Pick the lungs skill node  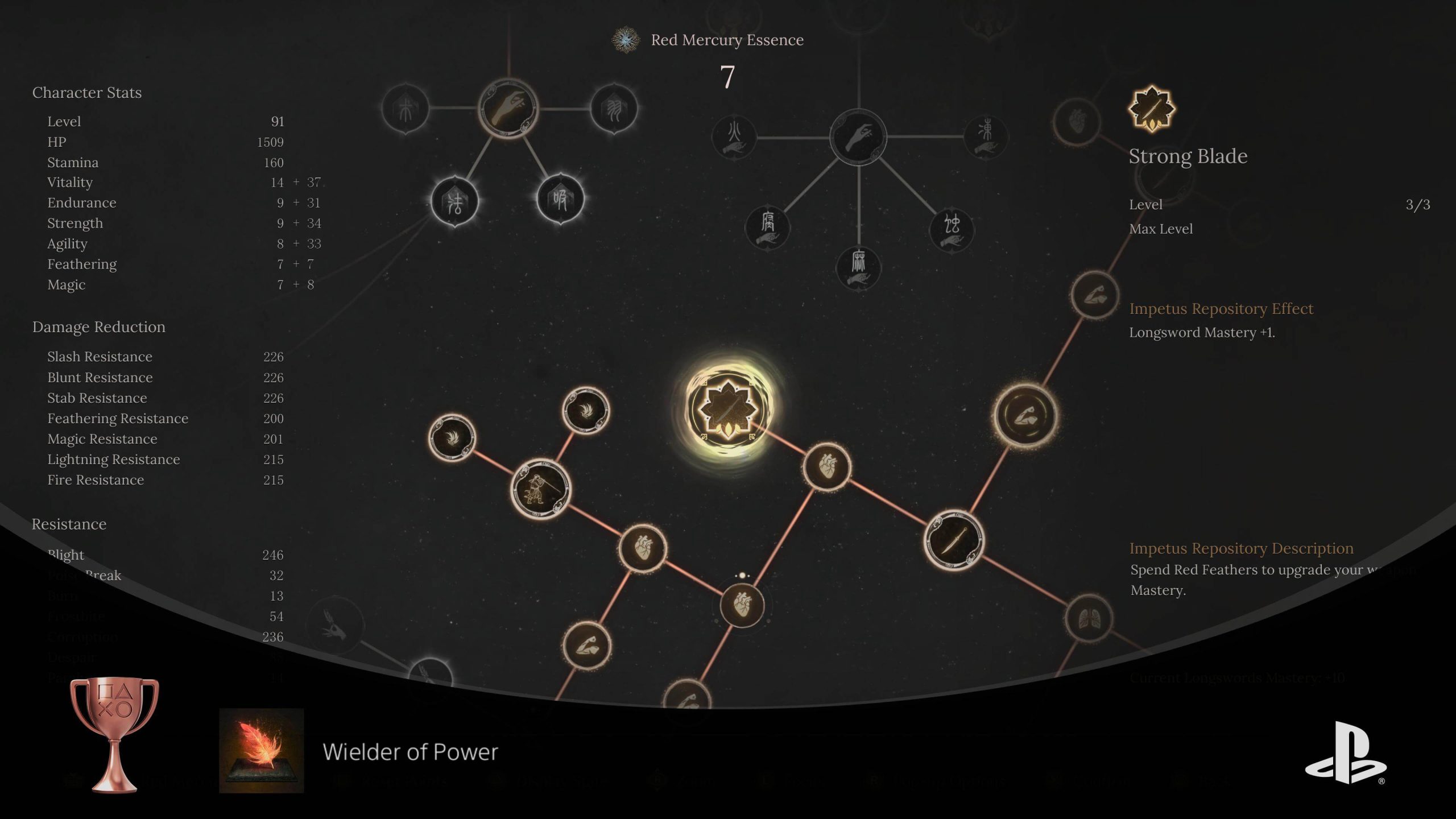[x=1089, y=618]
